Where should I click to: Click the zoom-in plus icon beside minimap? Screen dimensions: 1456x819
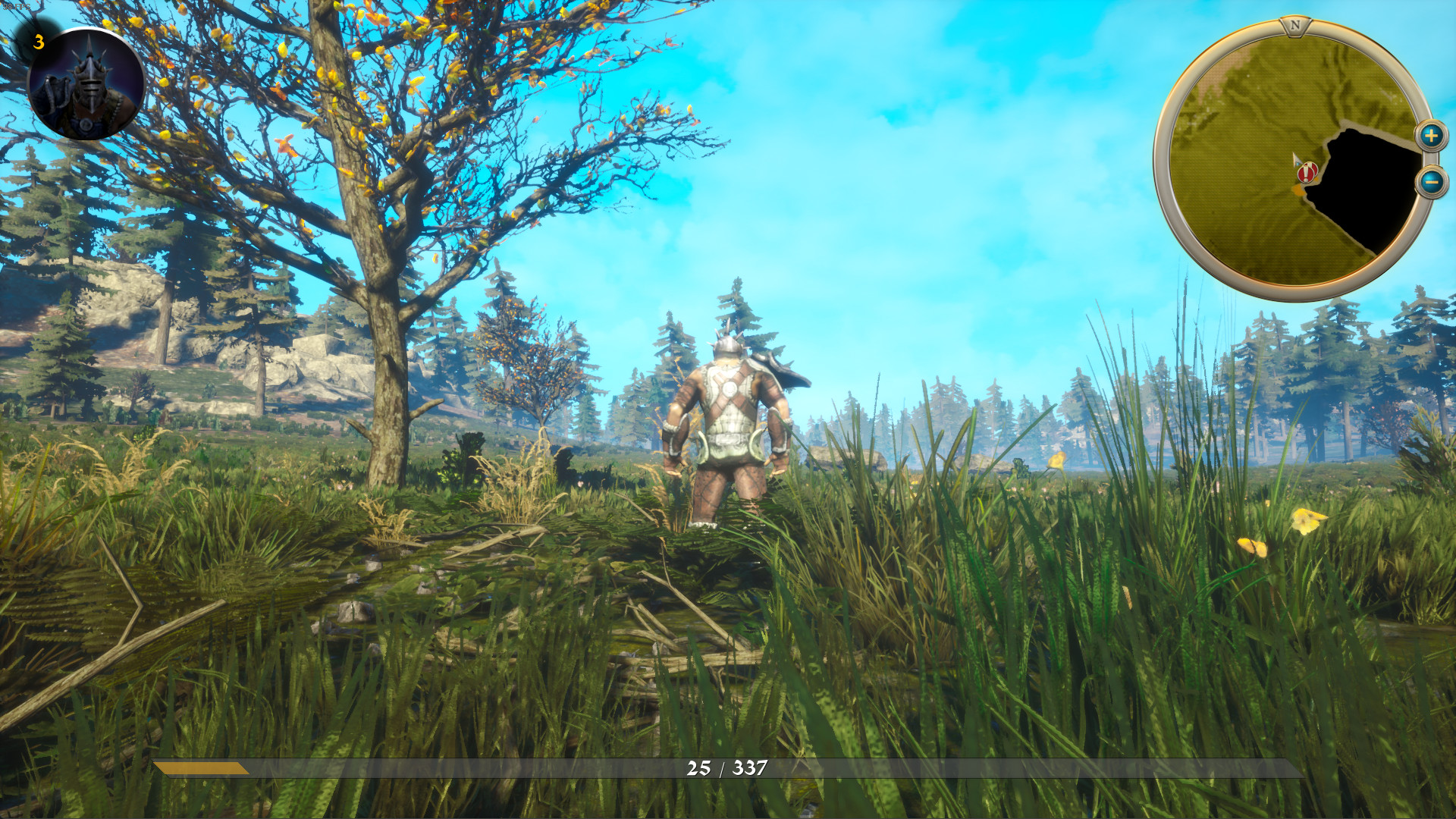click(x=1432, y=136)
